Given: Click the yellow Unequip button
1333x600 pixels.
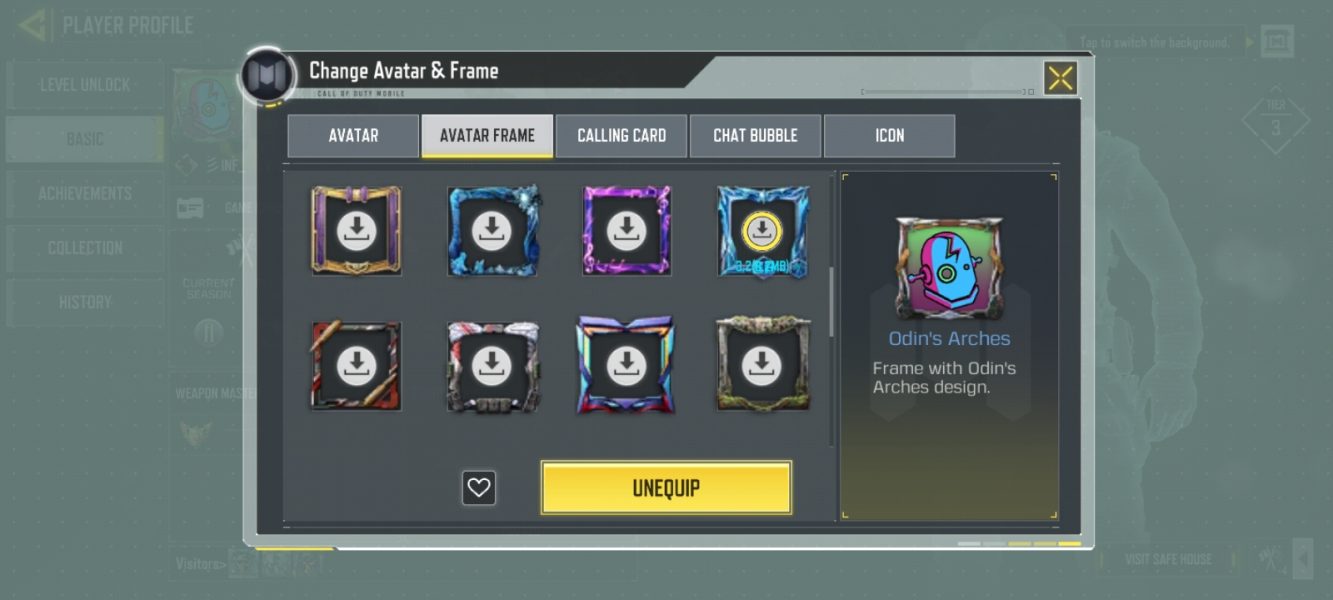Looking at the screenshot, I should pyautogui.click(x=666, y=488).
